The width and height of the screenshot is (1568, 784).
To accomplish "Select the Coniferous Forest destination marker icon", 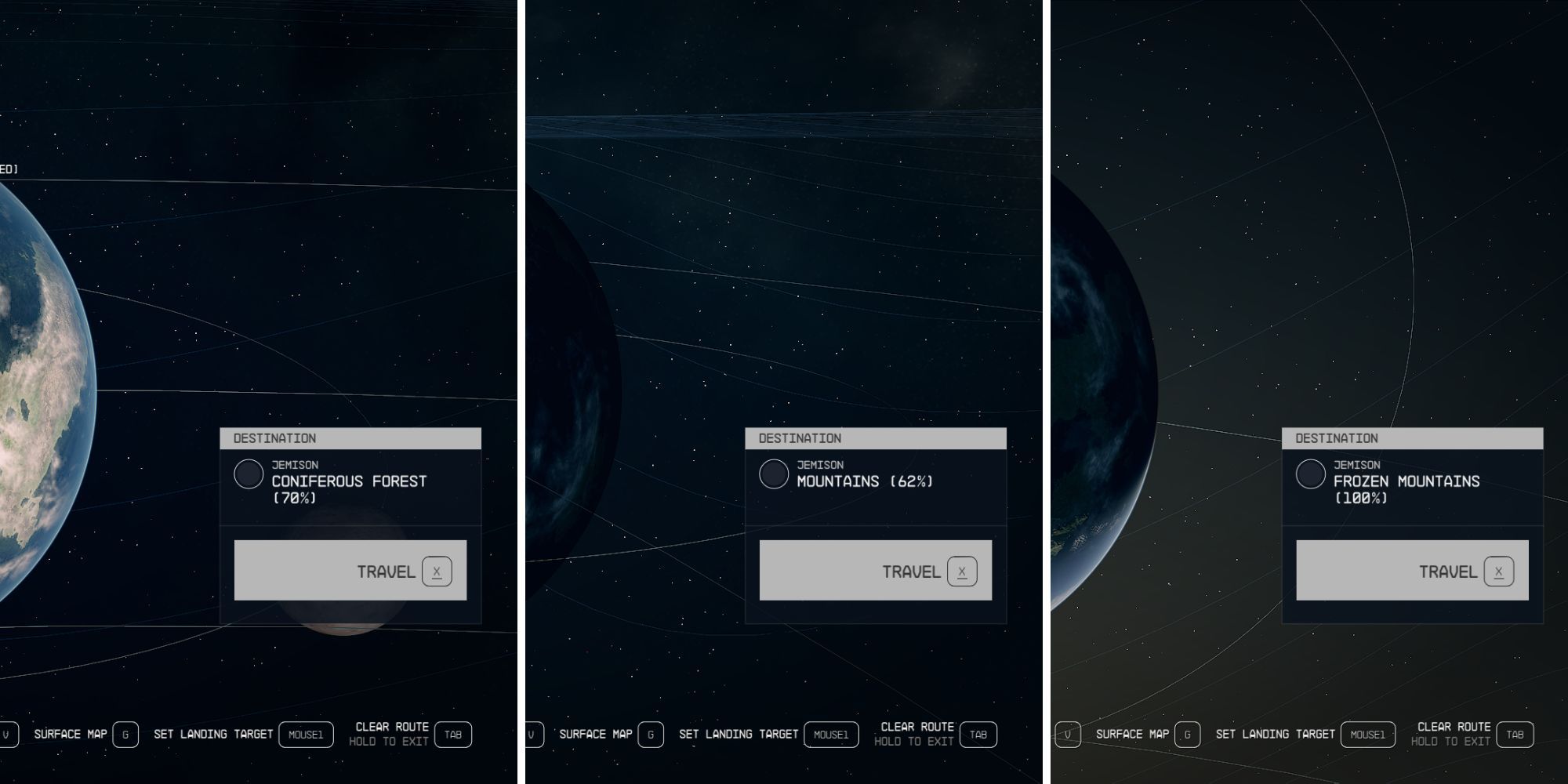I will click(250, 474).
